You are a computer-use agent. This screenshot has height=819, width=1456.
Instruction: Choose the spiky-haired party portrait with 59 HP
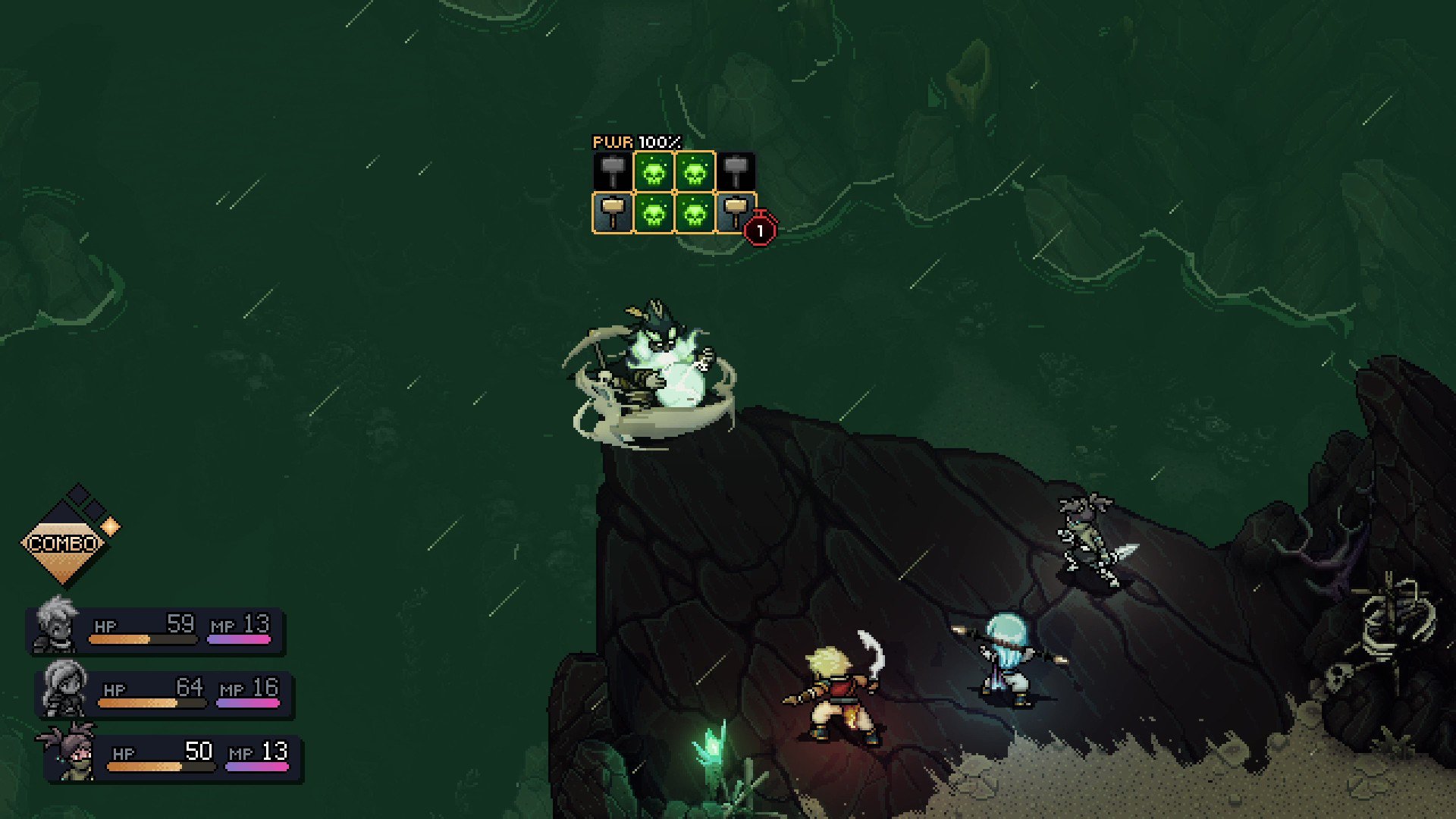coord(57,625)
